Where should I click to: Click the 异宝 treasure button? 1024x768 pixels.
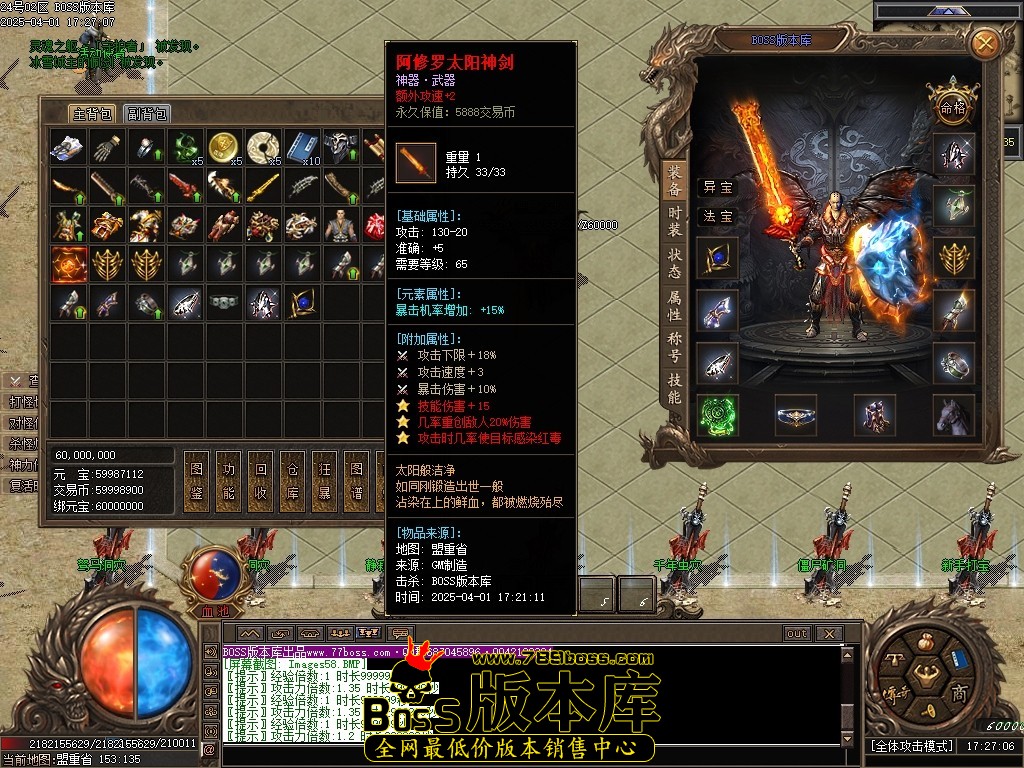tap(717, 187)
